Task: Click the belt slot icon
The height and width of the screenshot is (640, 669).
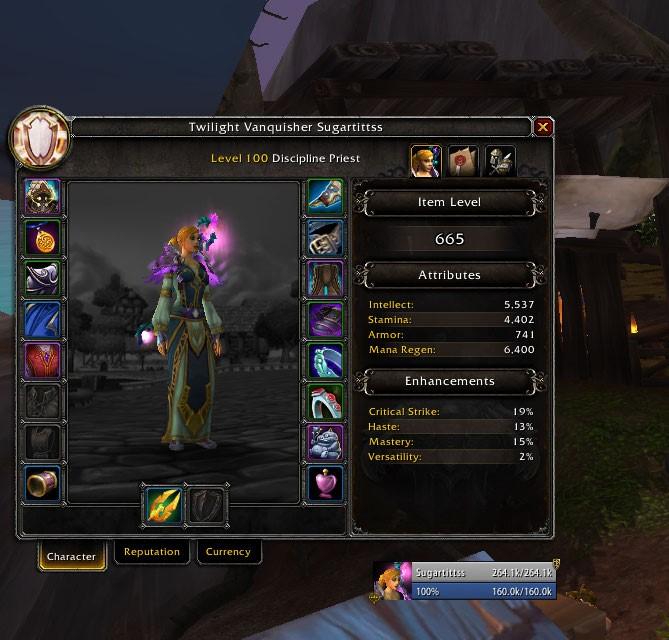Action: pyautogui.click(x=325, y=238)
